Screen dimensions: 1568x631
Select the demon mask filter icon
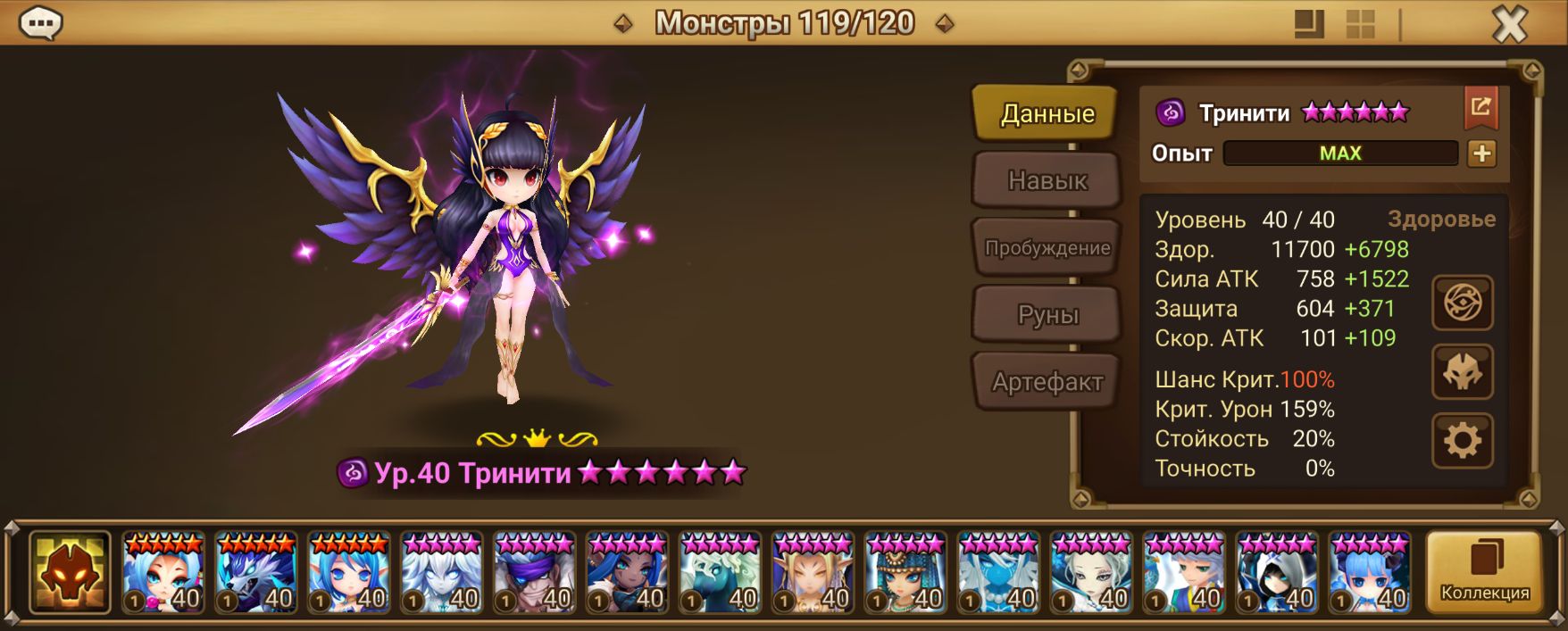70,572
